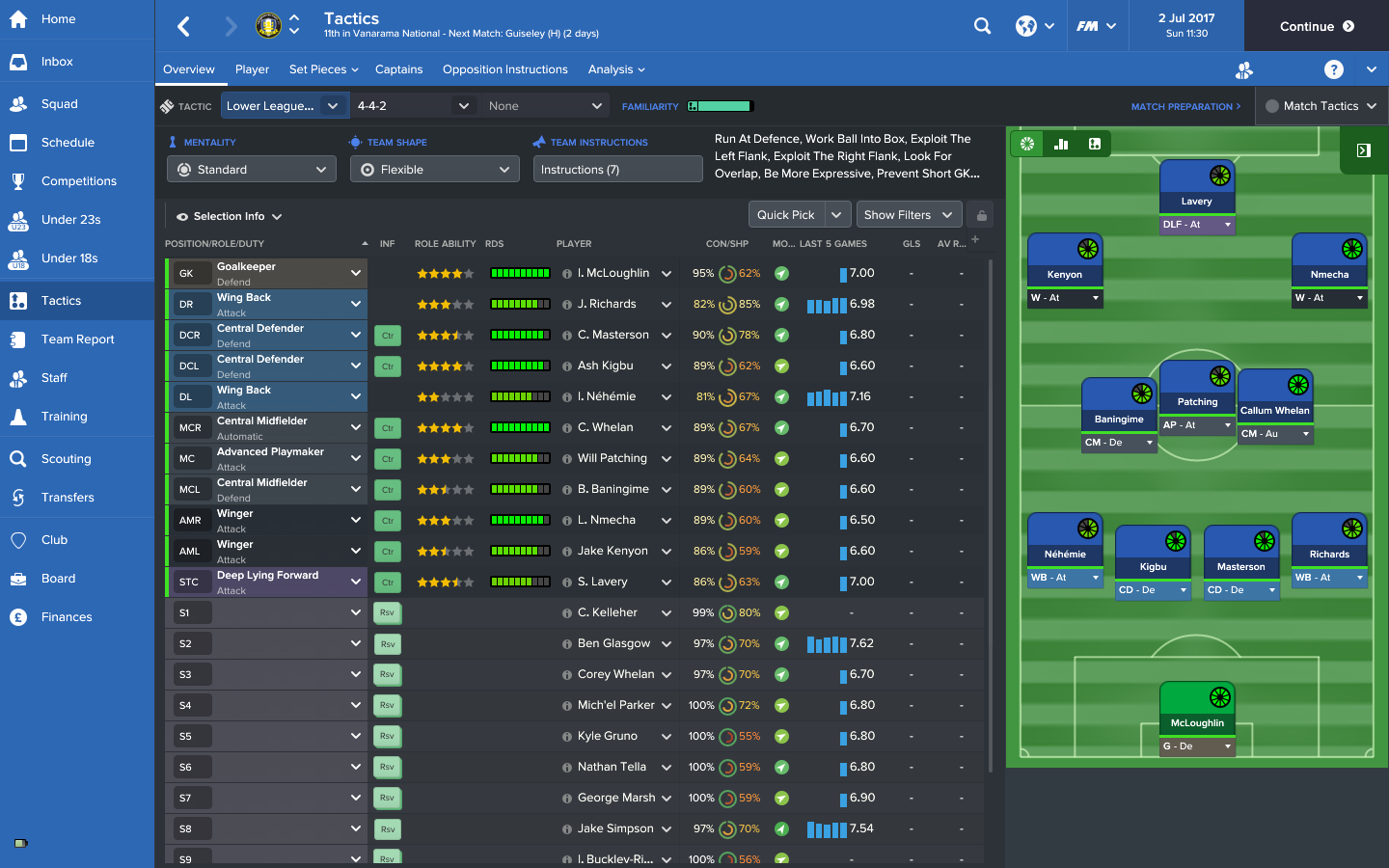Click the backroom advice people icon
The image size is (1389, 868).
click(1243, 69)
